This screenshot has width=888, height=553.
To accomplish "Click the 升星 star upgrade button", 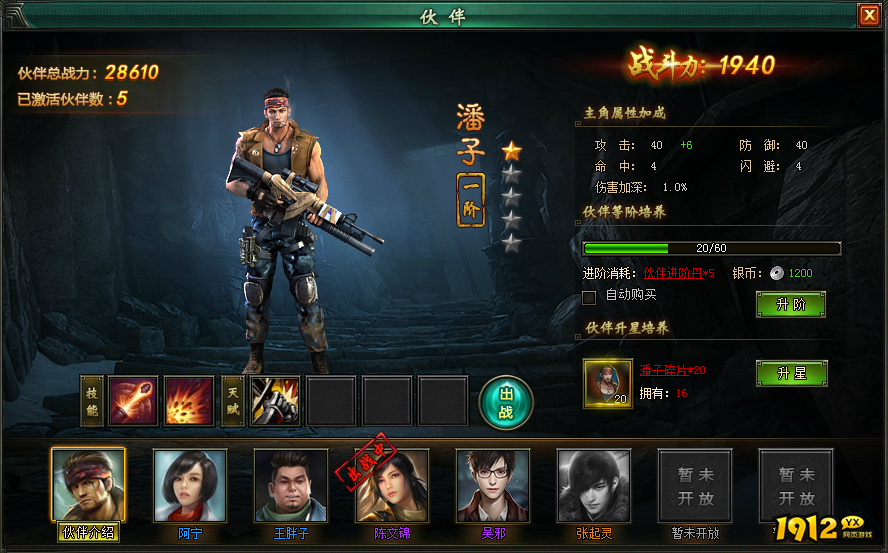I will (790, 373).
